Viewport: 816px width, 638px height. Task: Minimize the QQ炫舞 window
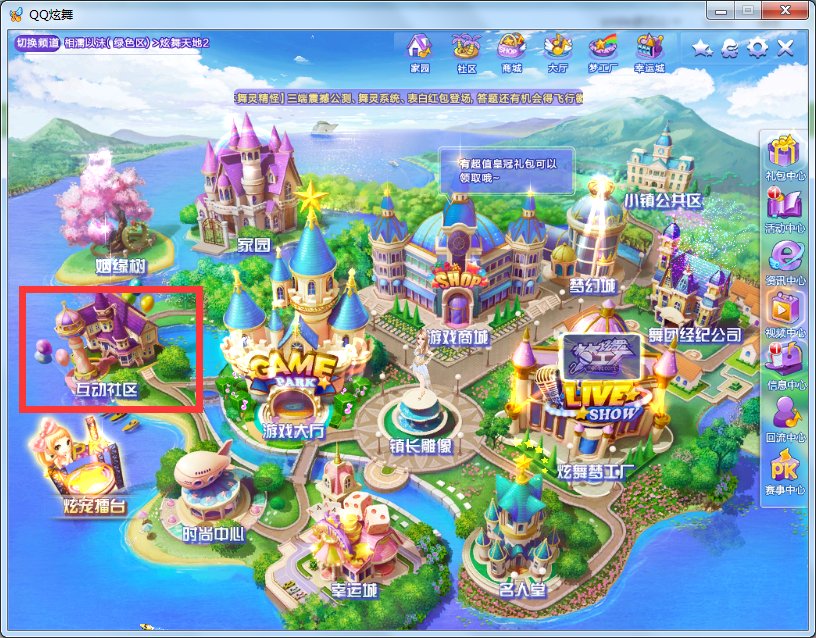[721, 11]
